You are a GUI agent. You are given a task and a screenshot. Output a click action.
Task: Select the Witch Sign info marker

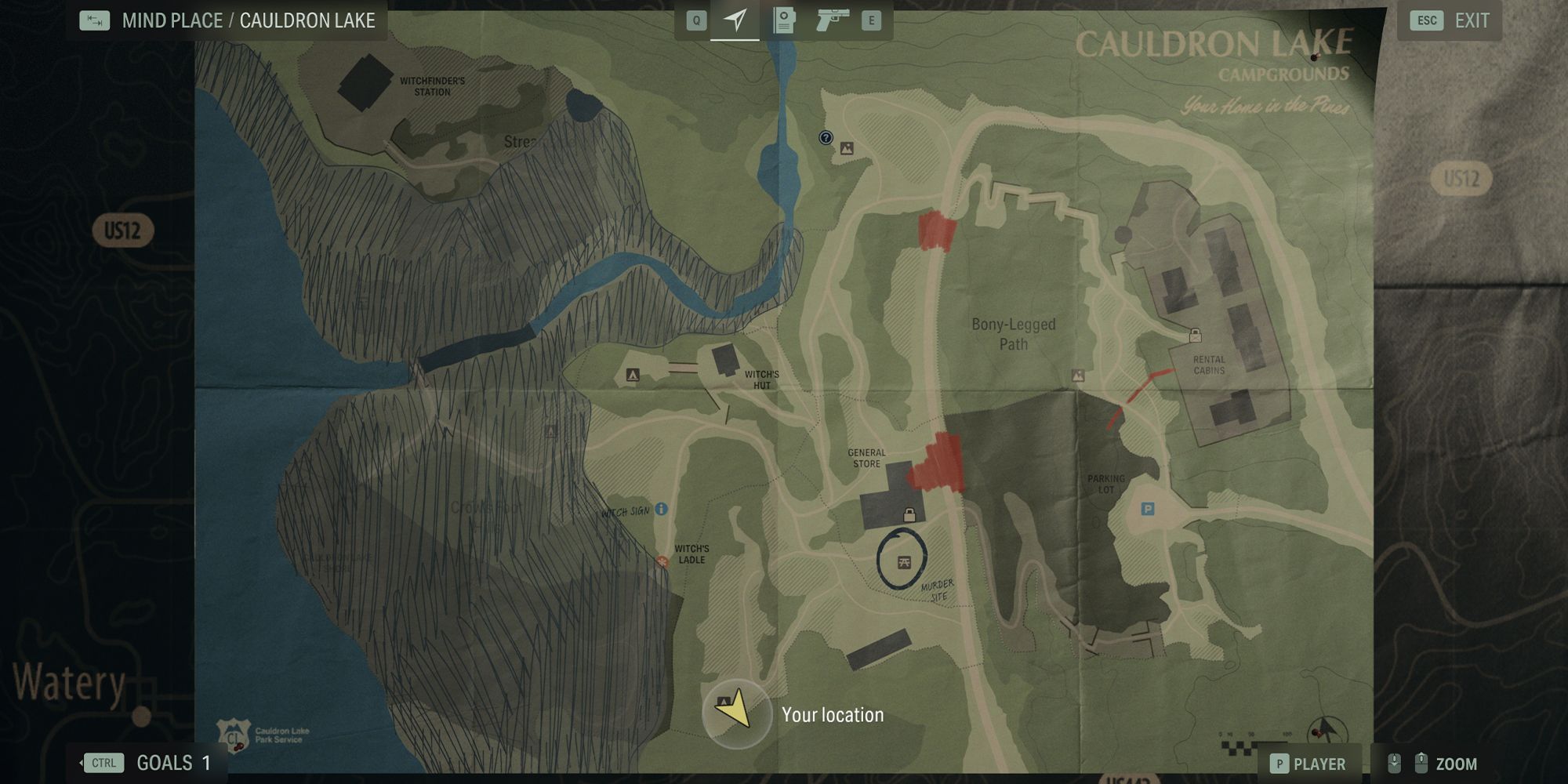661,510
